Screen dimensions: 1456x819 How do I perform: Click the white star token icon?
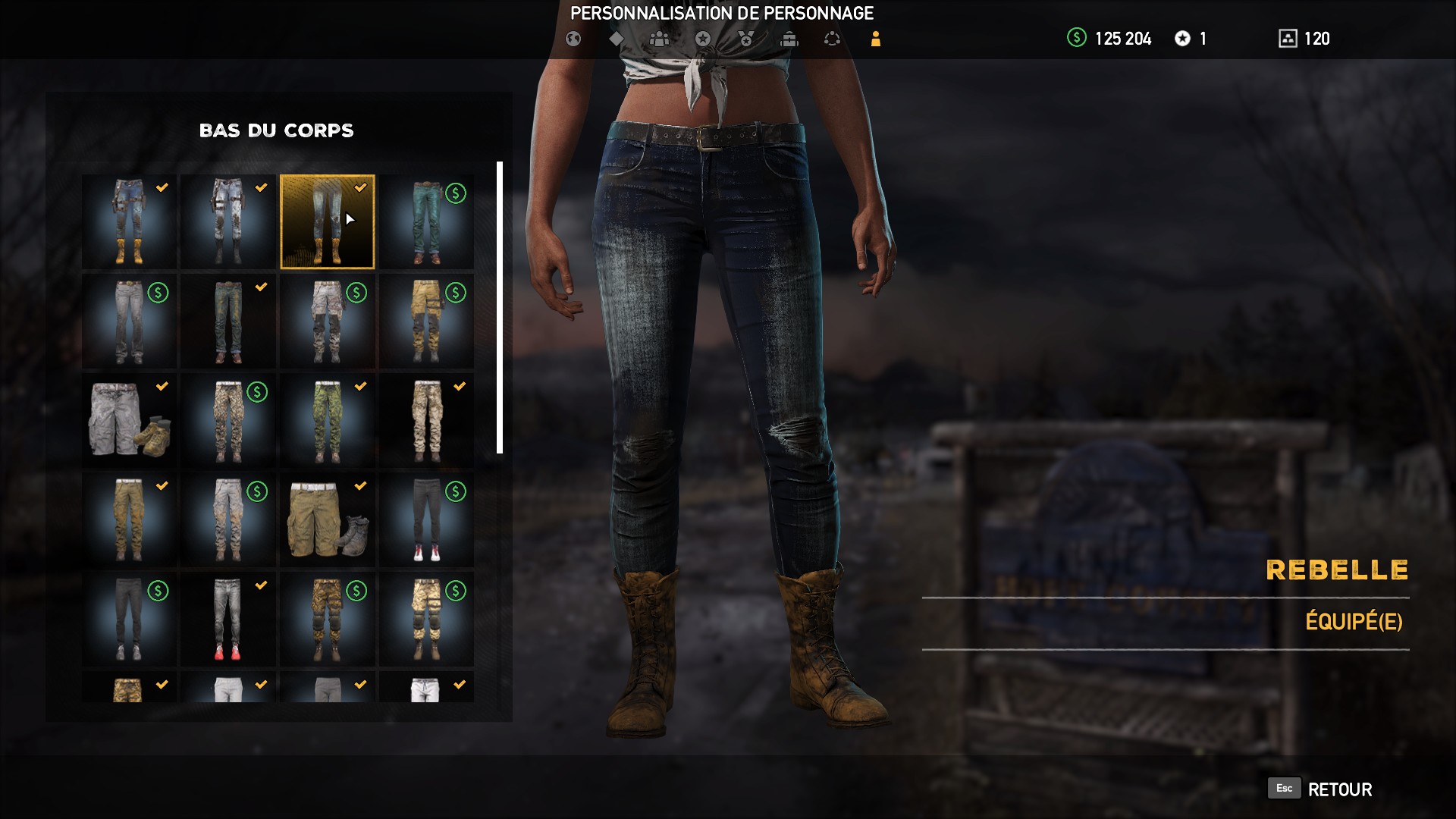point(1184,39)
